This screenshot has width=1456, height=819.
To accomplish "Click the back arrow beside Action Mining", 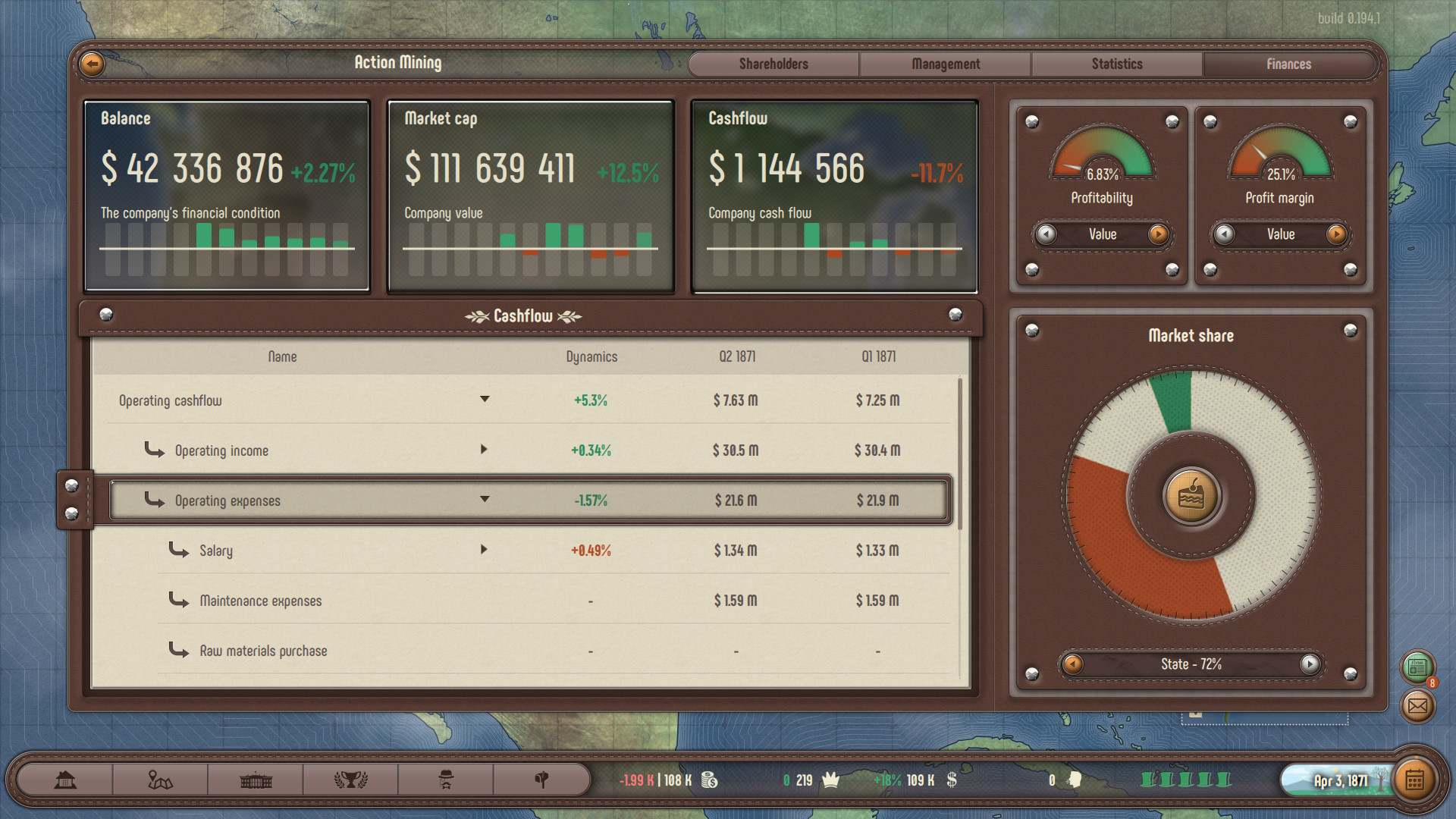I will (x=91, y=64).
